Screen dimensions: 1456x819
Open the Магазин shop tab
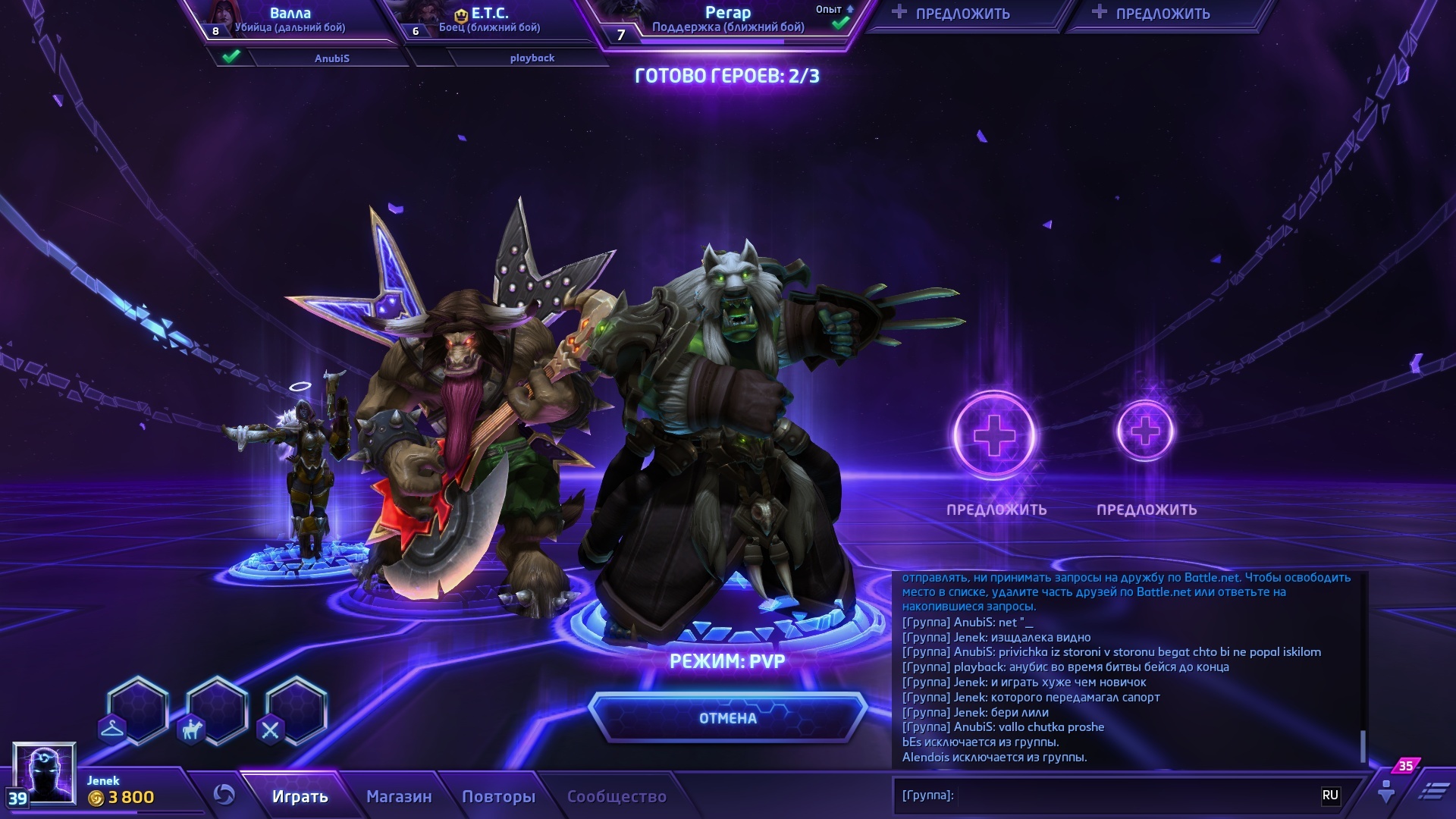point(399,796)
